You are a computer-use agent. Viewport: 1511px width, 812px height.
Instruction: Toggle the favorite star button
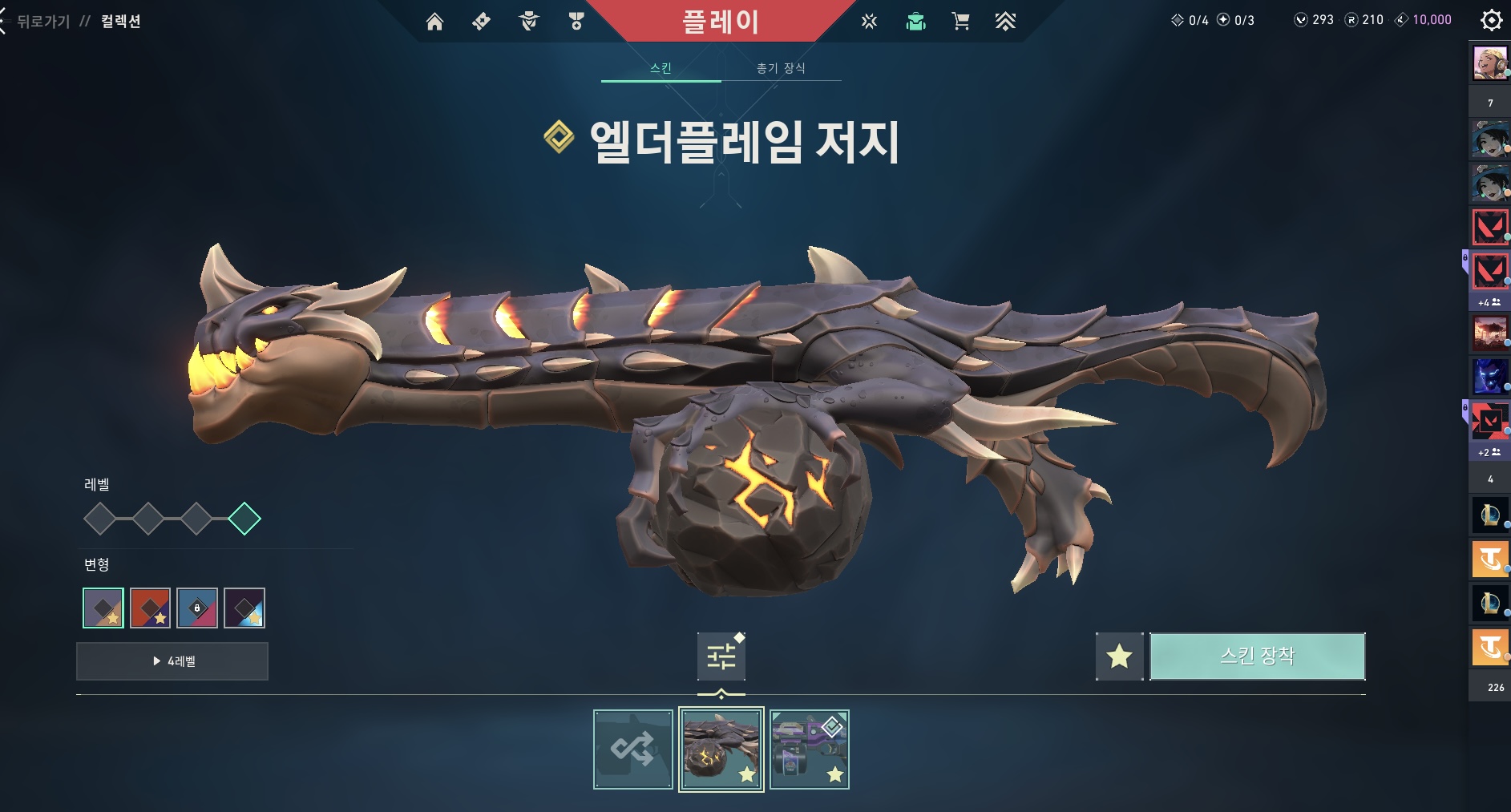click(1119, 656)
